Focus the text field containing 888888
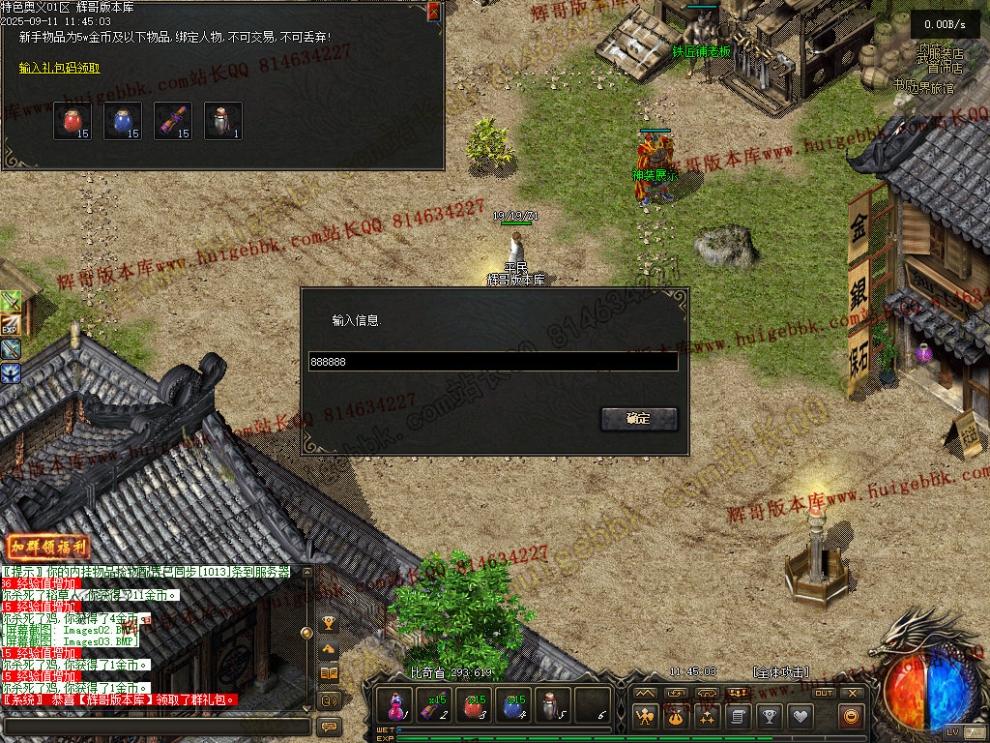The width and height of the screenshot is (990, 743). pyautogui.click(x=493, y=362)
